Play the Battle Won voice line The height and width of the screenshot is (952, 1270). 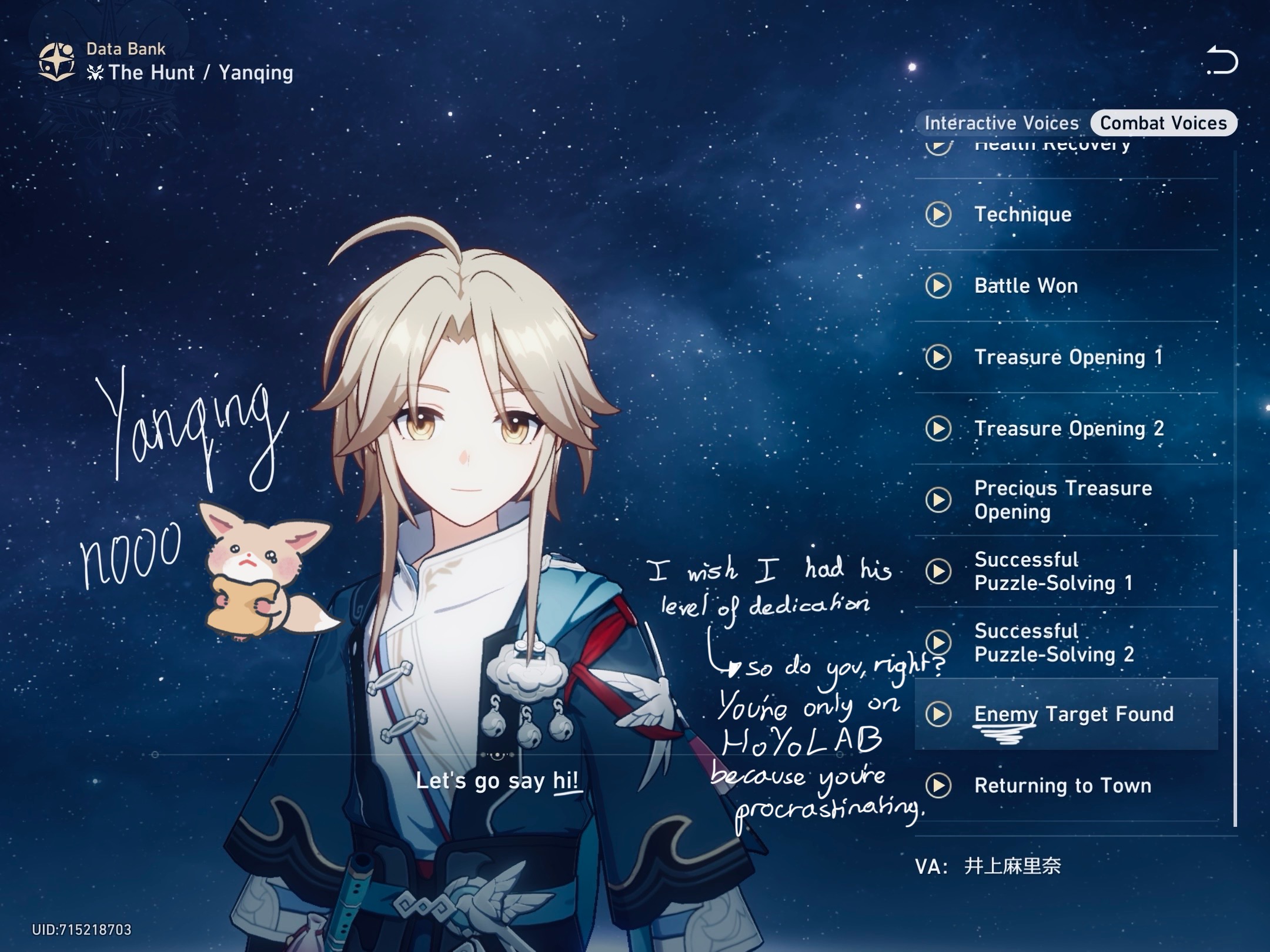(939, 286)
